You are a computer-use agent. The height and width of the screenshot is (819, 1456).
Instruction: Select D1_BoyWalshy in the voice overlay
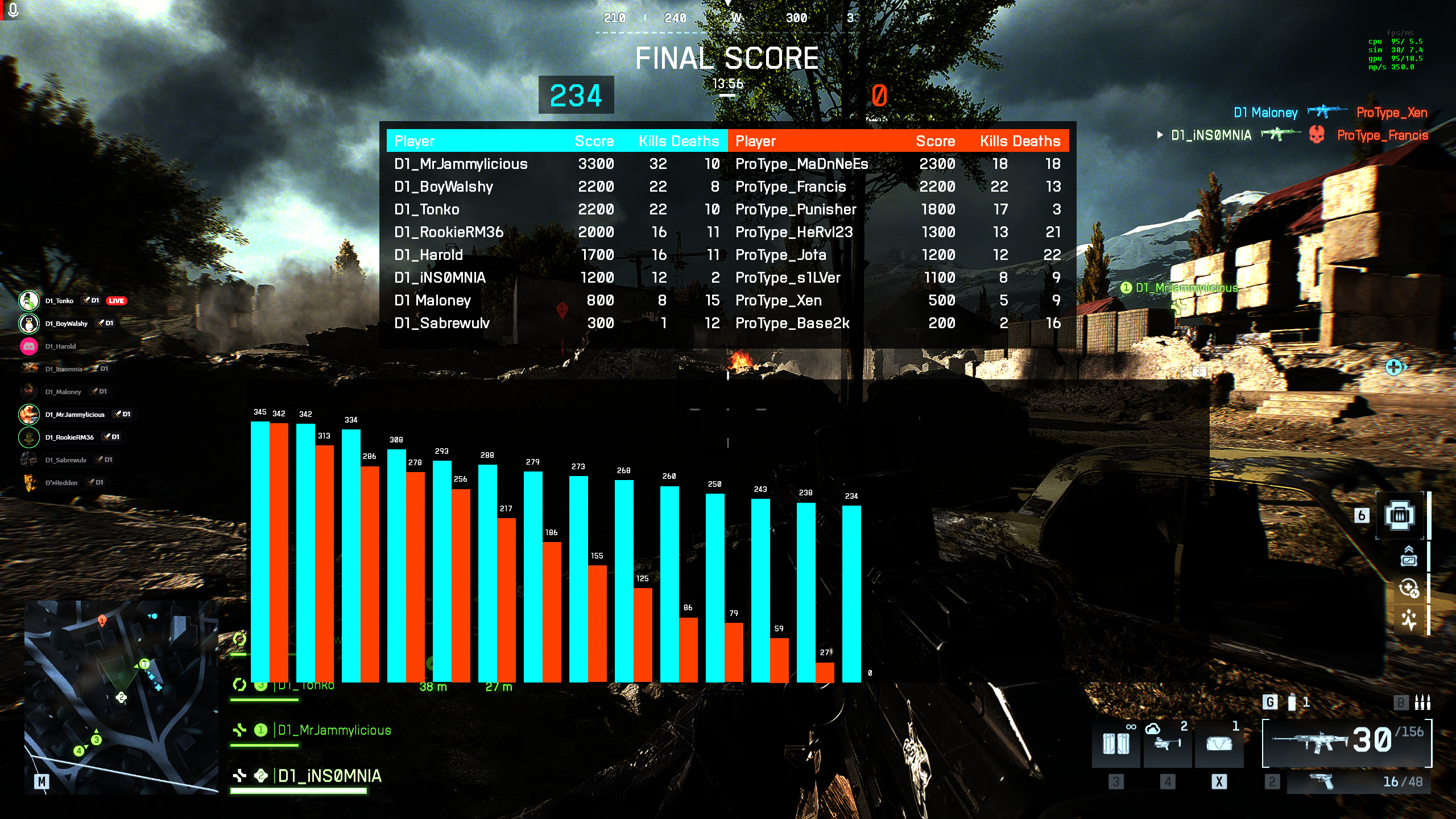[x=66, y=324]
